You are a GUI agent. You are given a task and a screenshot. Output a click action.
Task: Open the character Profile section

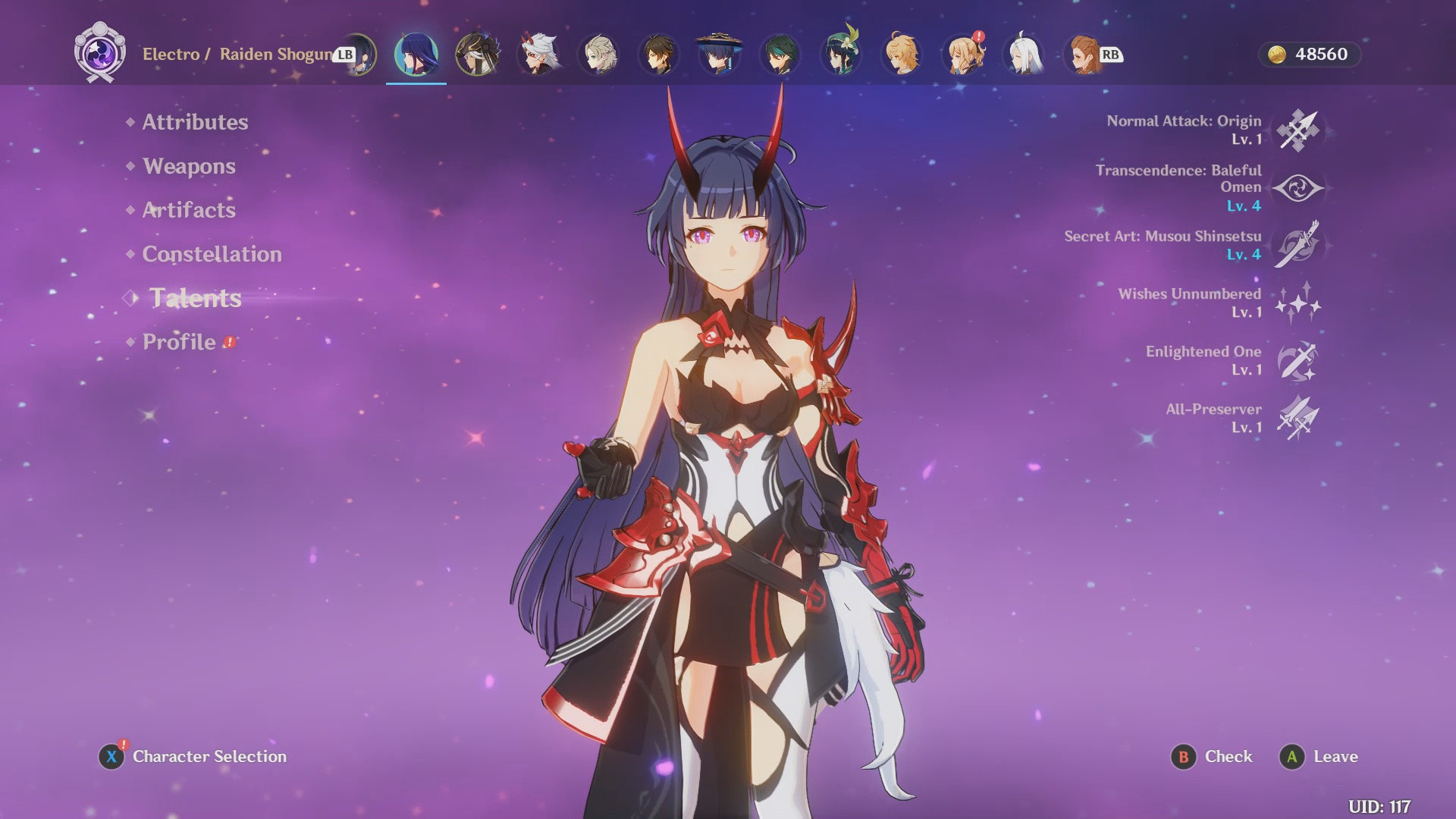(179, 342)
